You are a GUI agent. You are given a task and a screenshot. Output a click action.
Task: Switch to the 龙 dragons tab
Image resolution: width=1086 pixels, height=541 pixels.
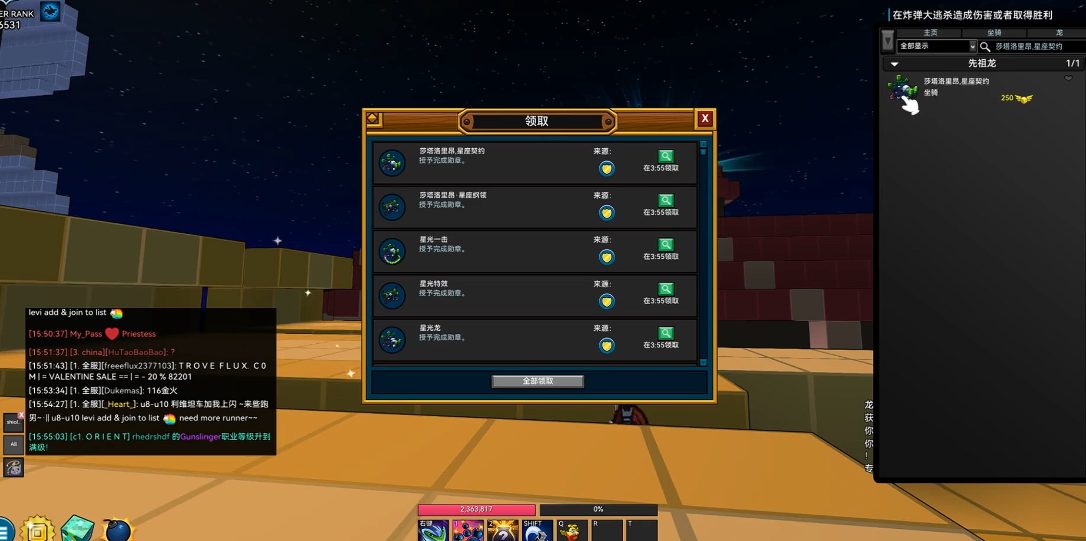[1059, 33]
